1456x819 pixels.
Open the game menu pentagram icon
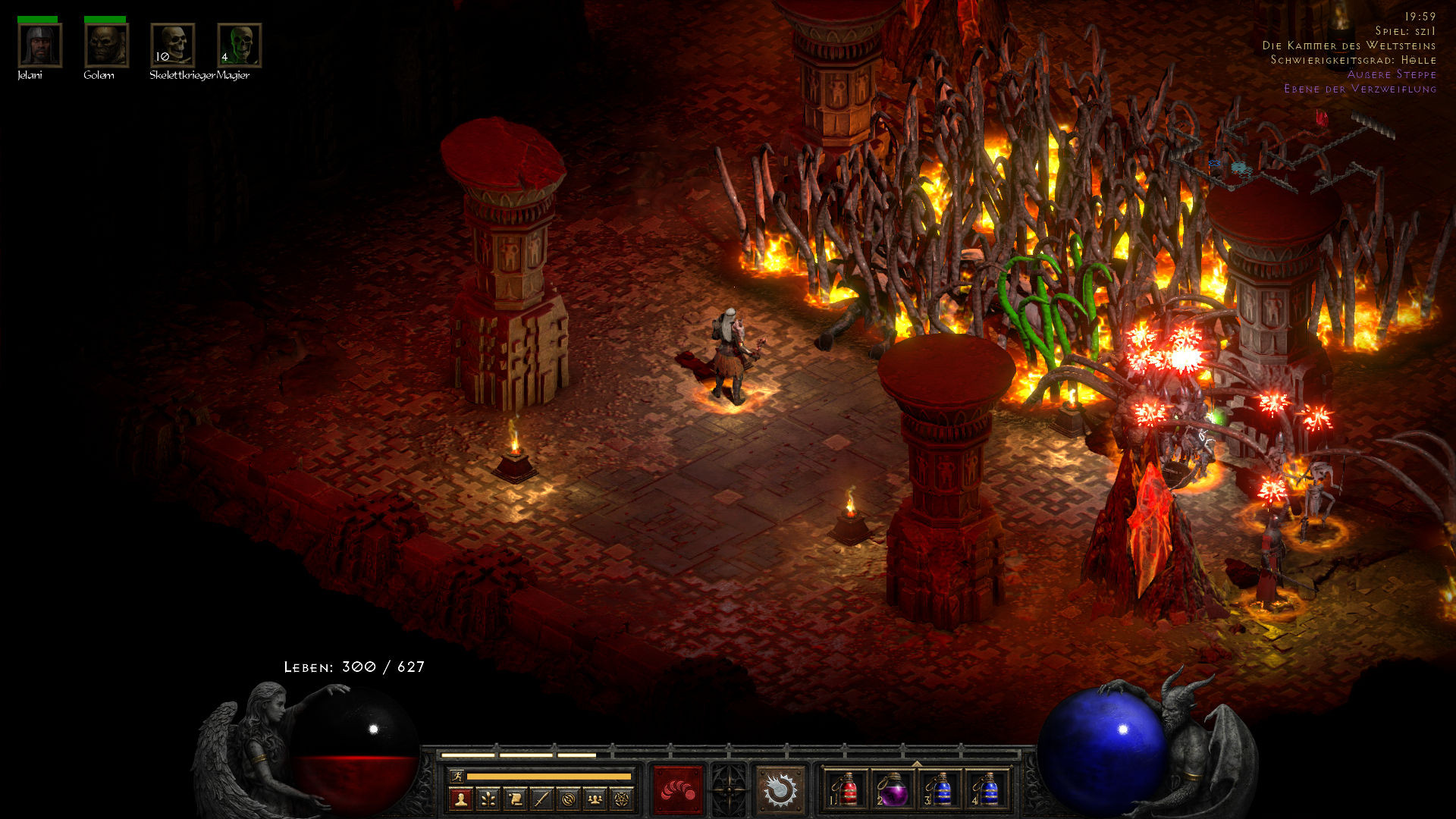622,799
